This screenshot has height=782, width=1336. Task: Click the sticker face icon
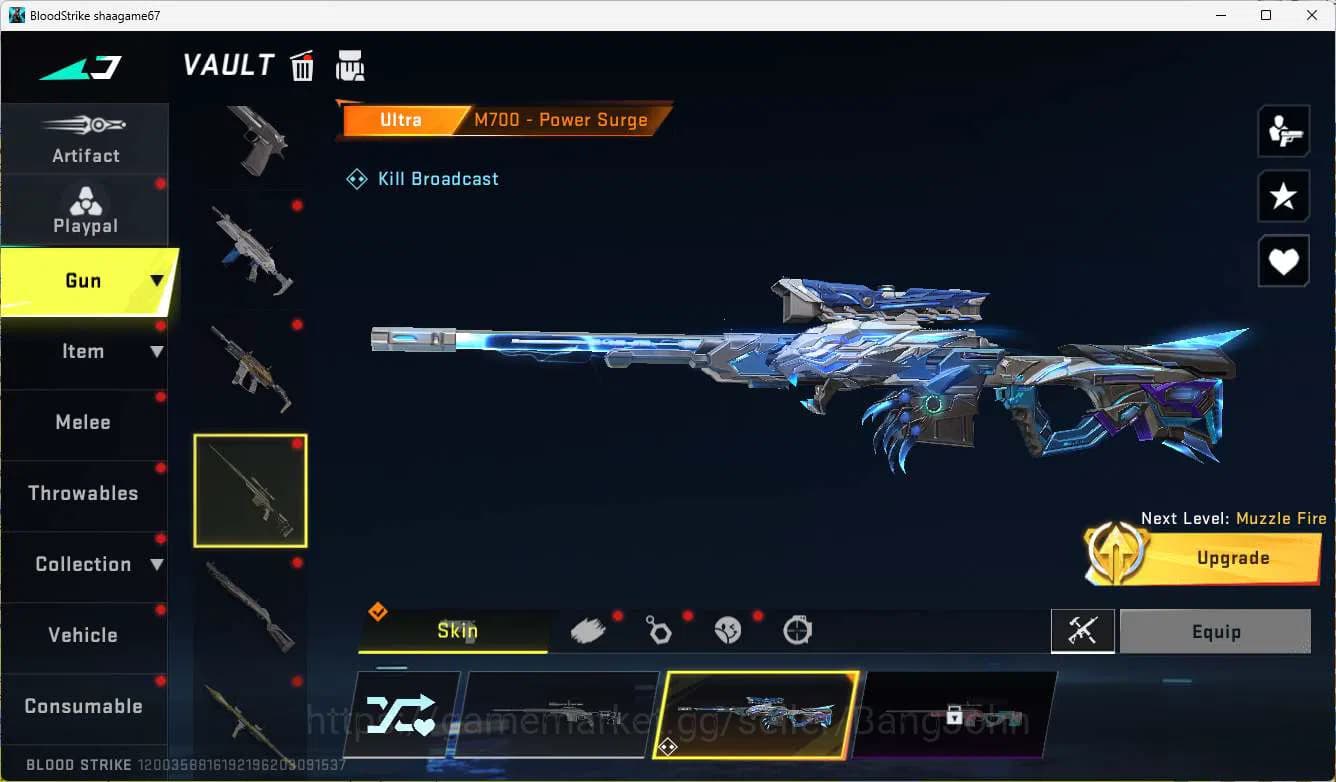[x=727, y=630]
